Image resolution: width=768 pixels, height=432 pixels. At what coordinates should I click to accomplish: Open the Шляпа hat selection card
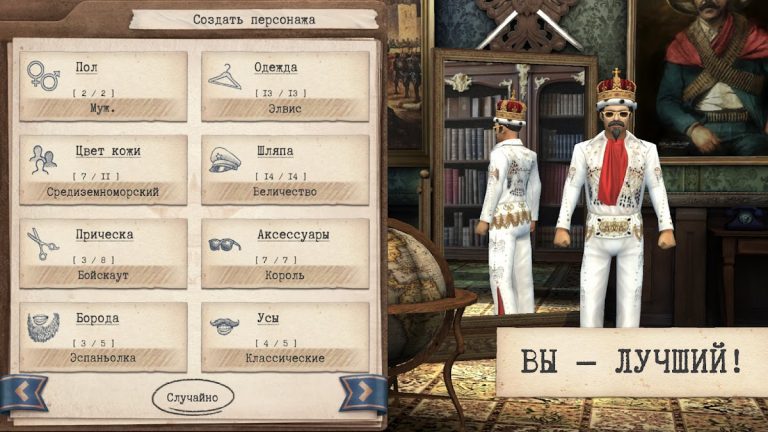(x=285, y=170)
